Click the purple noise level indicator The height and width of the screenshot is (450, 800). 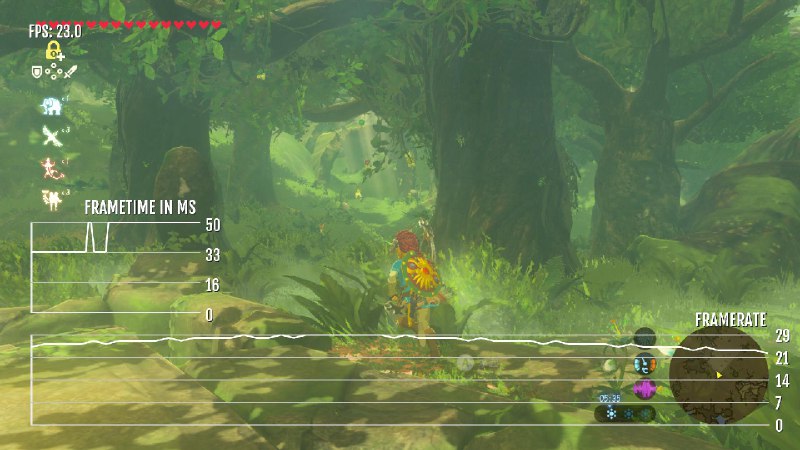(x=644, y=388)
